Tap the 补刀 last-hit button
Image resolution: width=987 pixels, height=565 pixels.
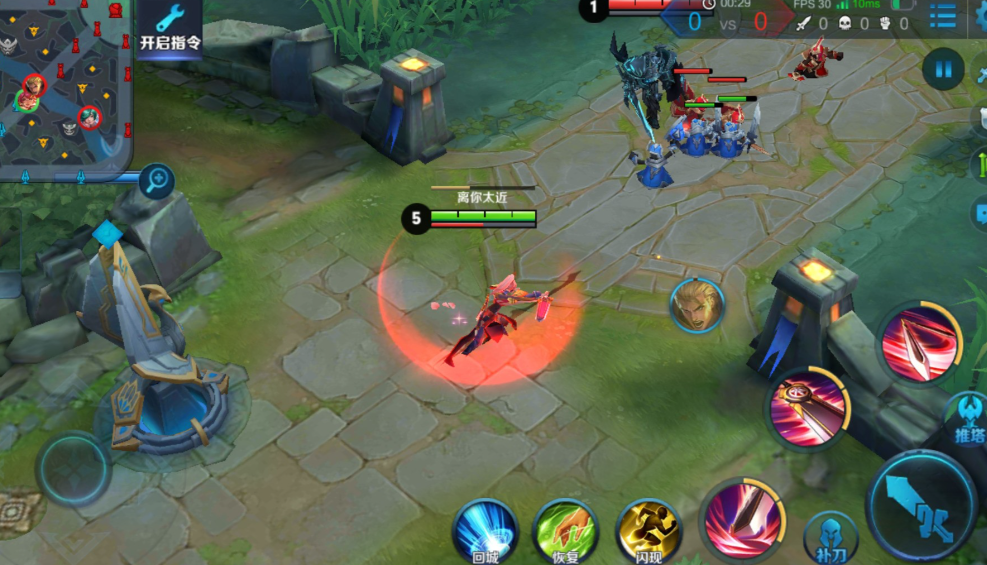coord(831,537)
